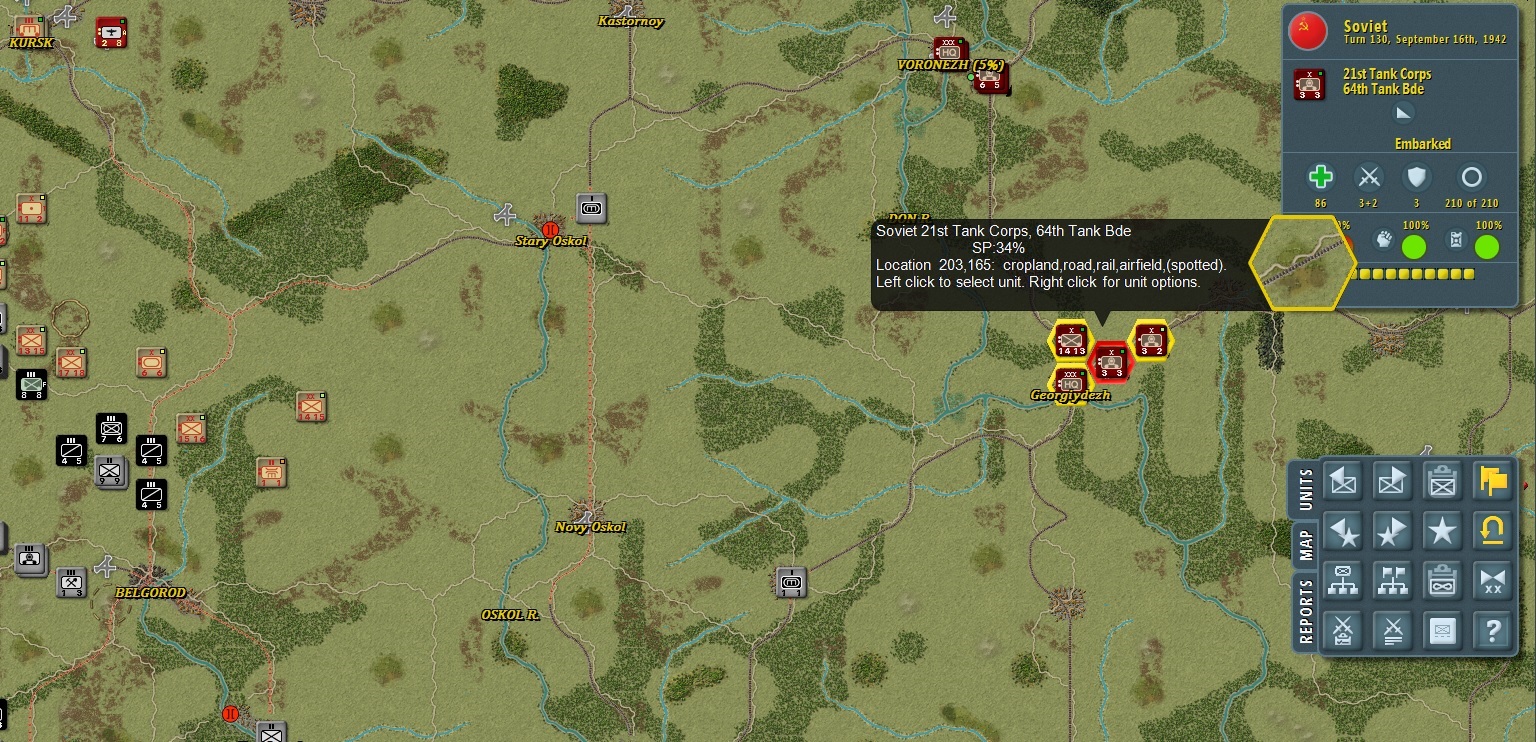Toggle deployment with the triangle under Embarked
Screen dimensions: 1536x742
(x=1403, y=112)
